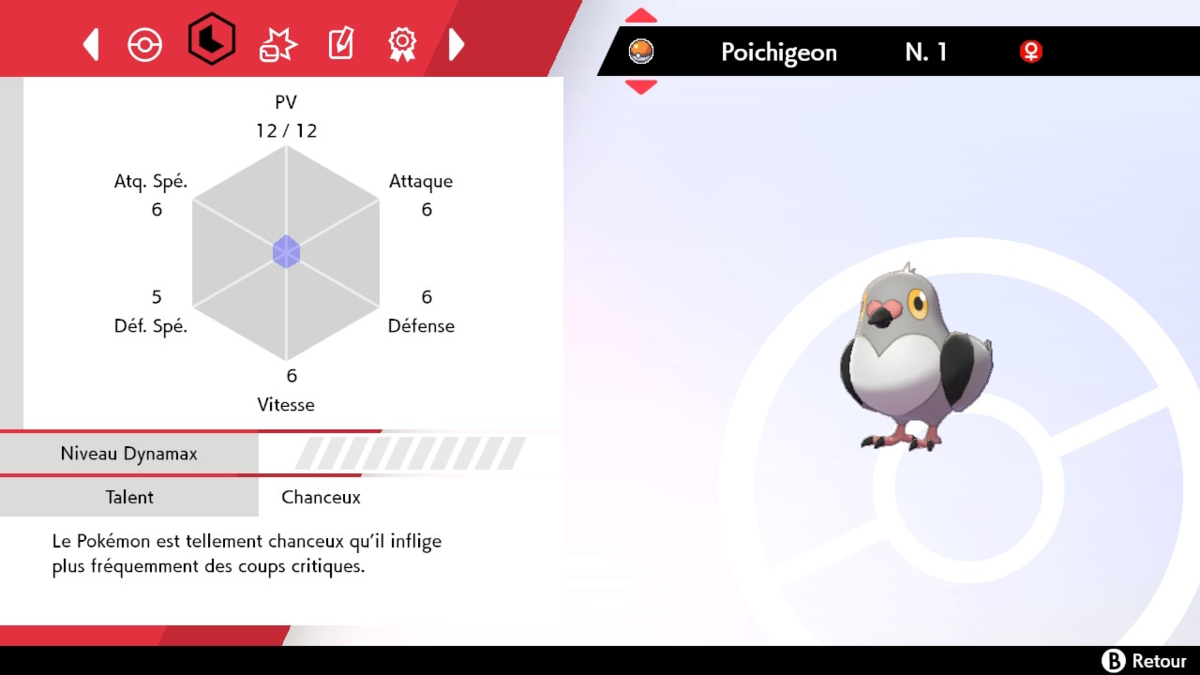Switch to the Poké Ball info tab
Viewport: 1200px width, 675px height.
145,44
